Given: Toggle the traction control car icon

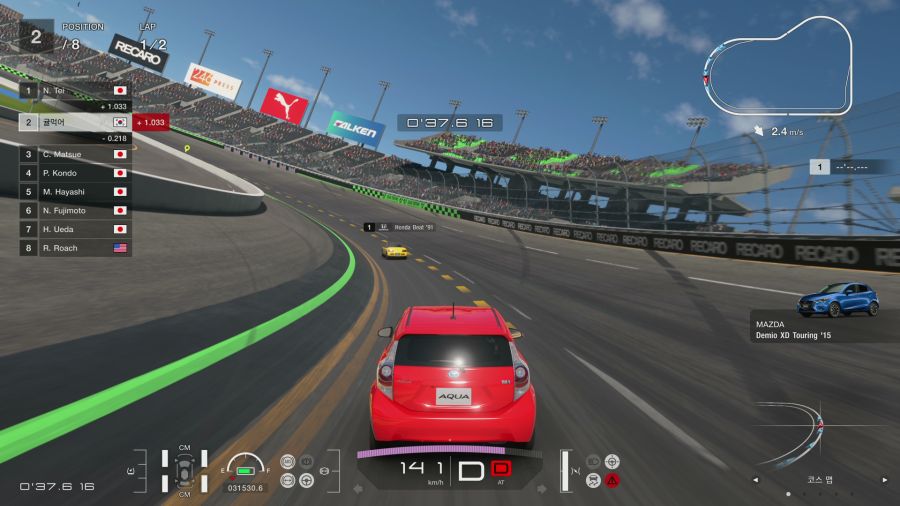Looking at the screenshot, I should (x=593, y=480).
